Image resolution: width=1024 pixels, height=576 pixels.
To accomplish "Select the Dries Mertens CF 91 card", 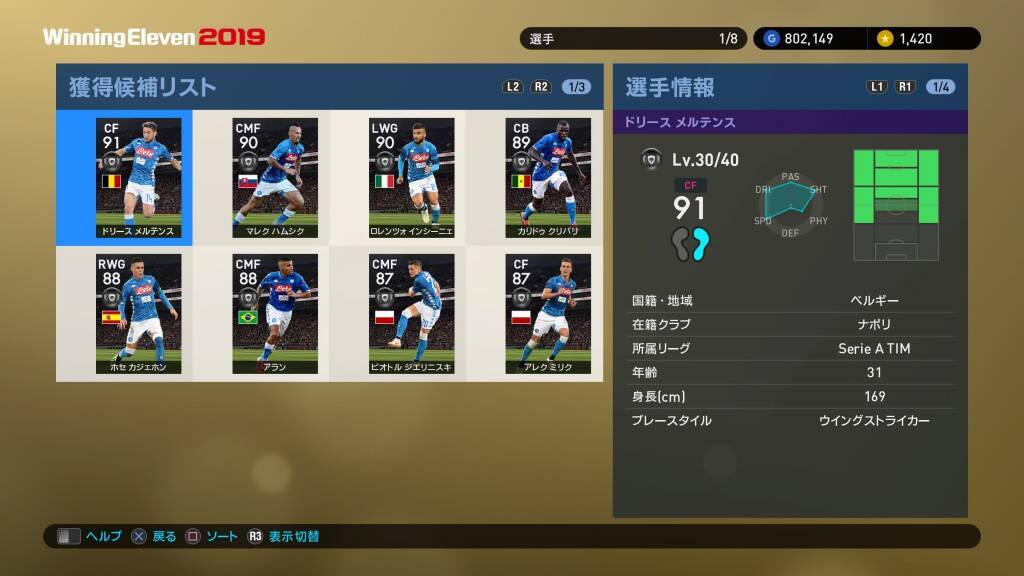I will [139, 178].
